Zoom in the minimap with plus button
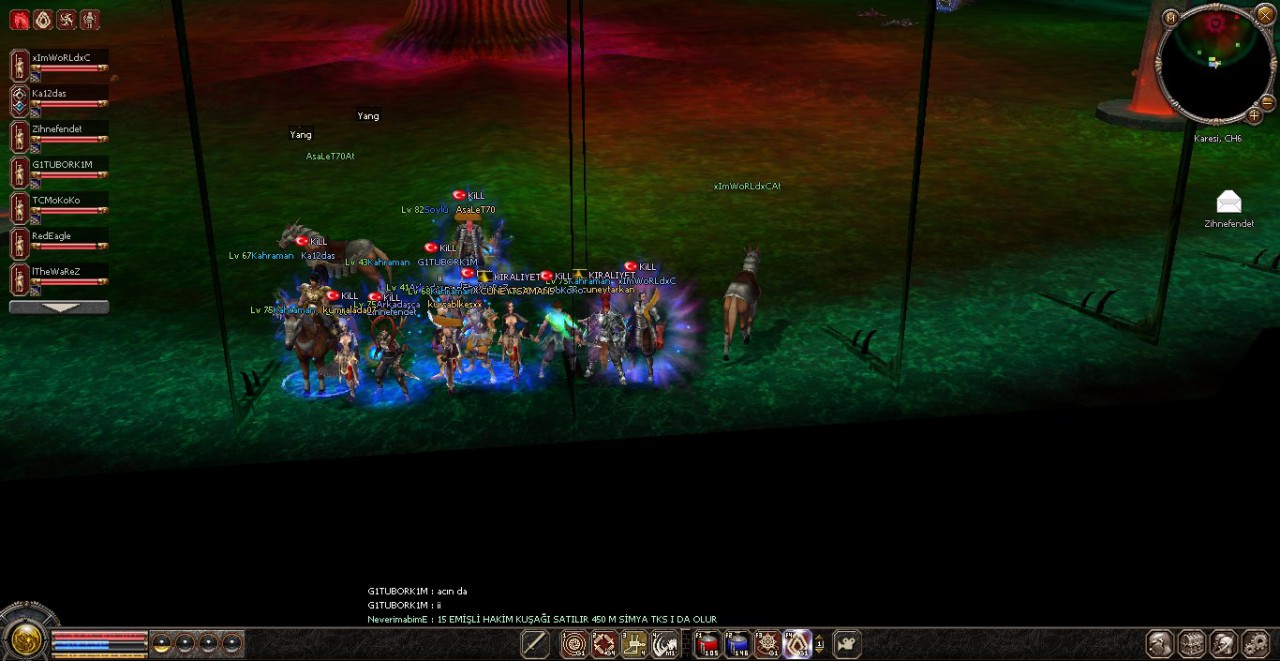 click(1254, 116)
